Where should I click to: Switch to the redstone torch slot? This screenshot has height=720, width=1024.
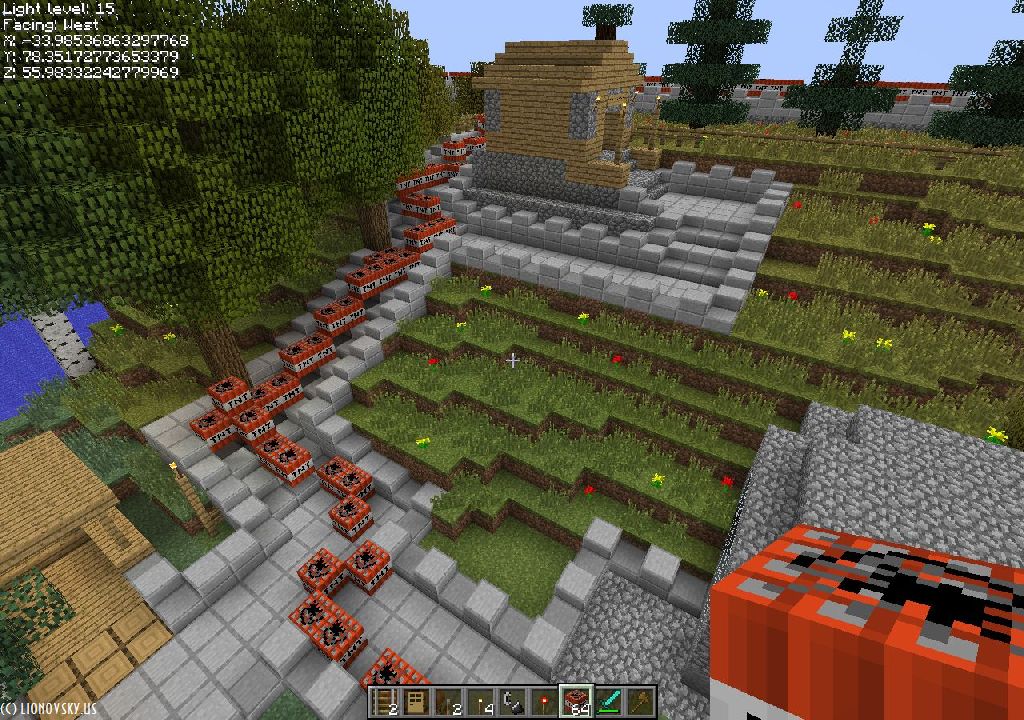[x=543, y=702]
